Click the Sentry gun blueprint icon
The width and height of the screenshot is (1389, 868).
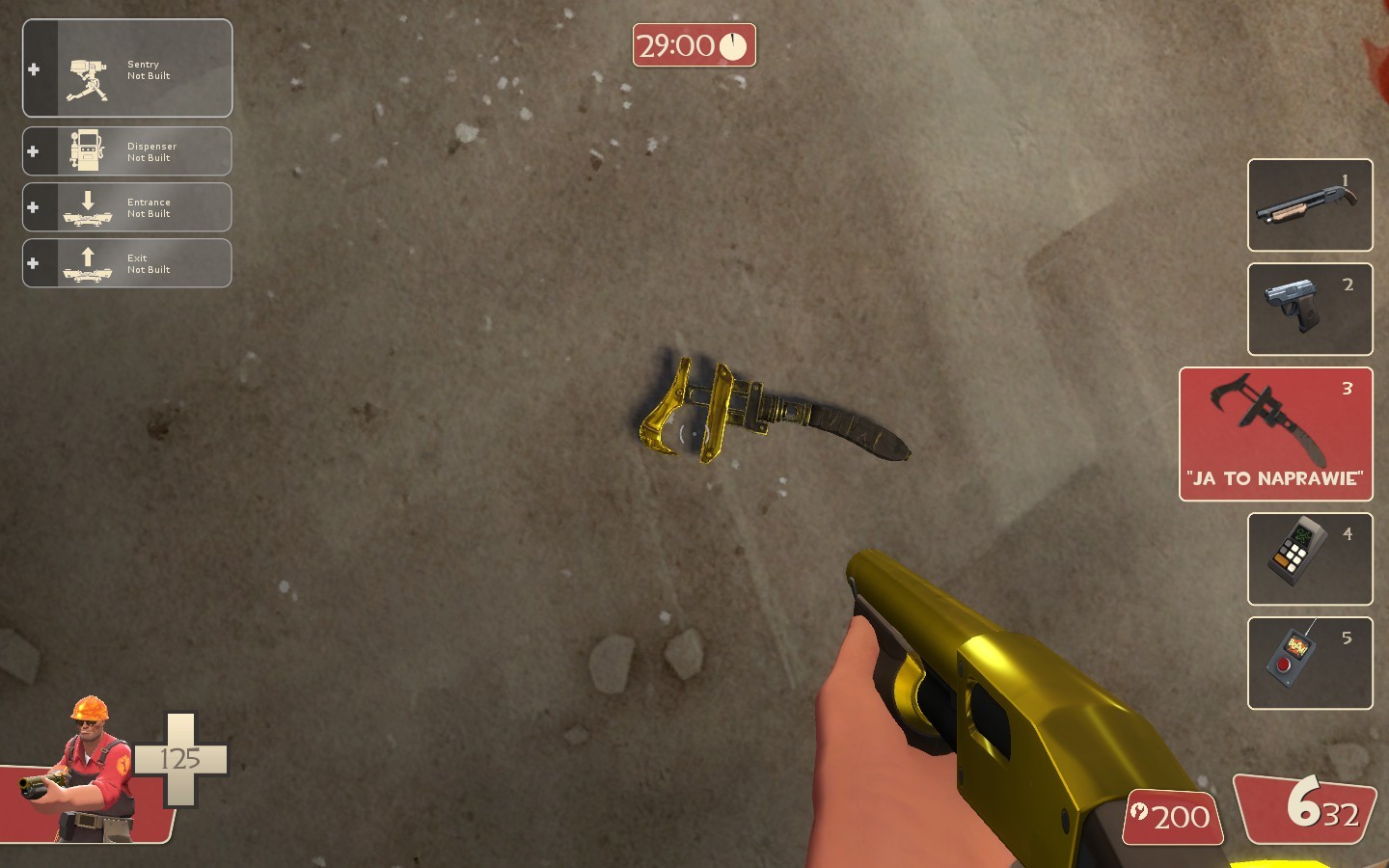[89, 68]
